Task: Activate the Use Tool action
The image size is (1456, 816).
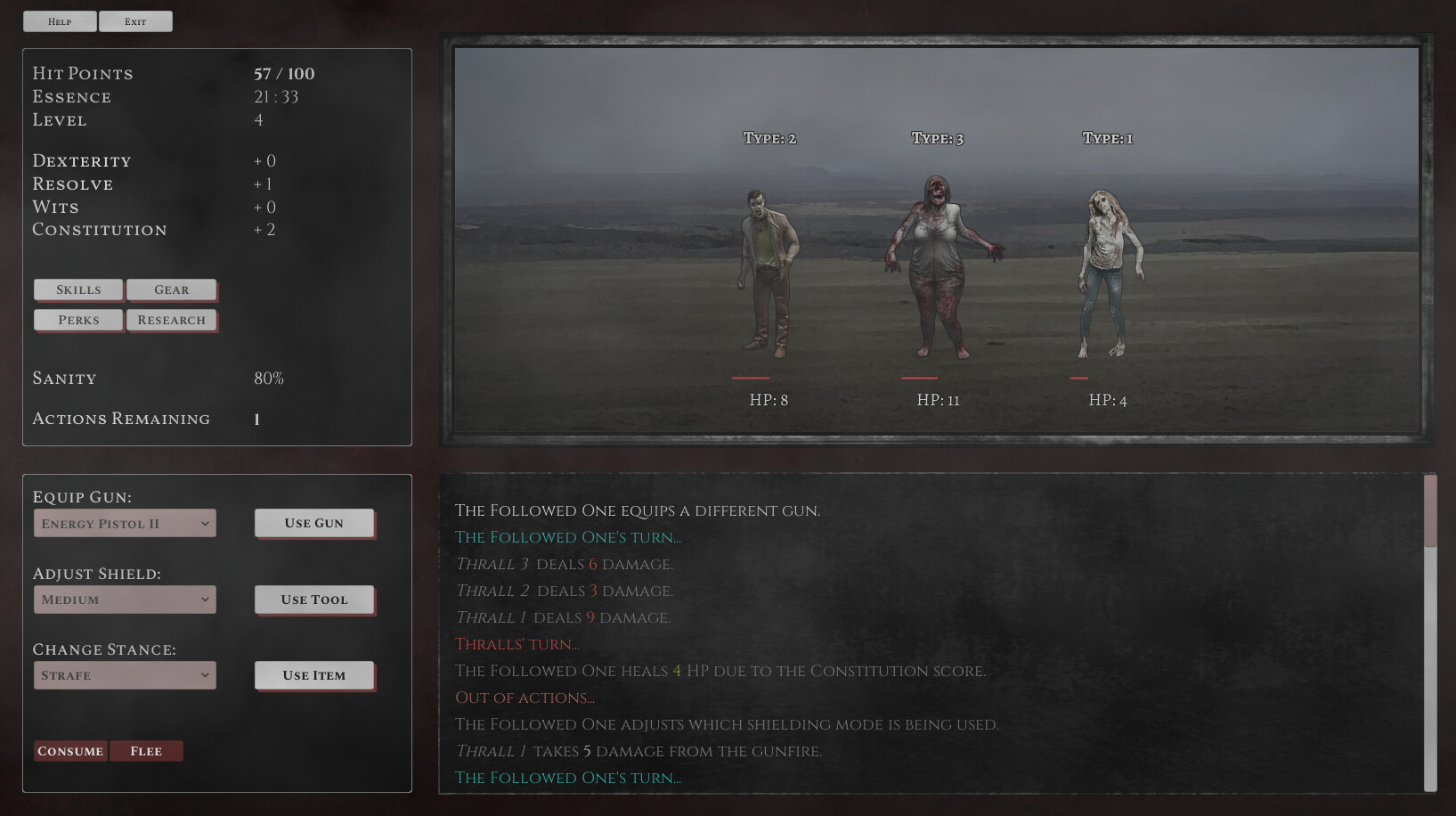Action: click(x=313, y=599)
